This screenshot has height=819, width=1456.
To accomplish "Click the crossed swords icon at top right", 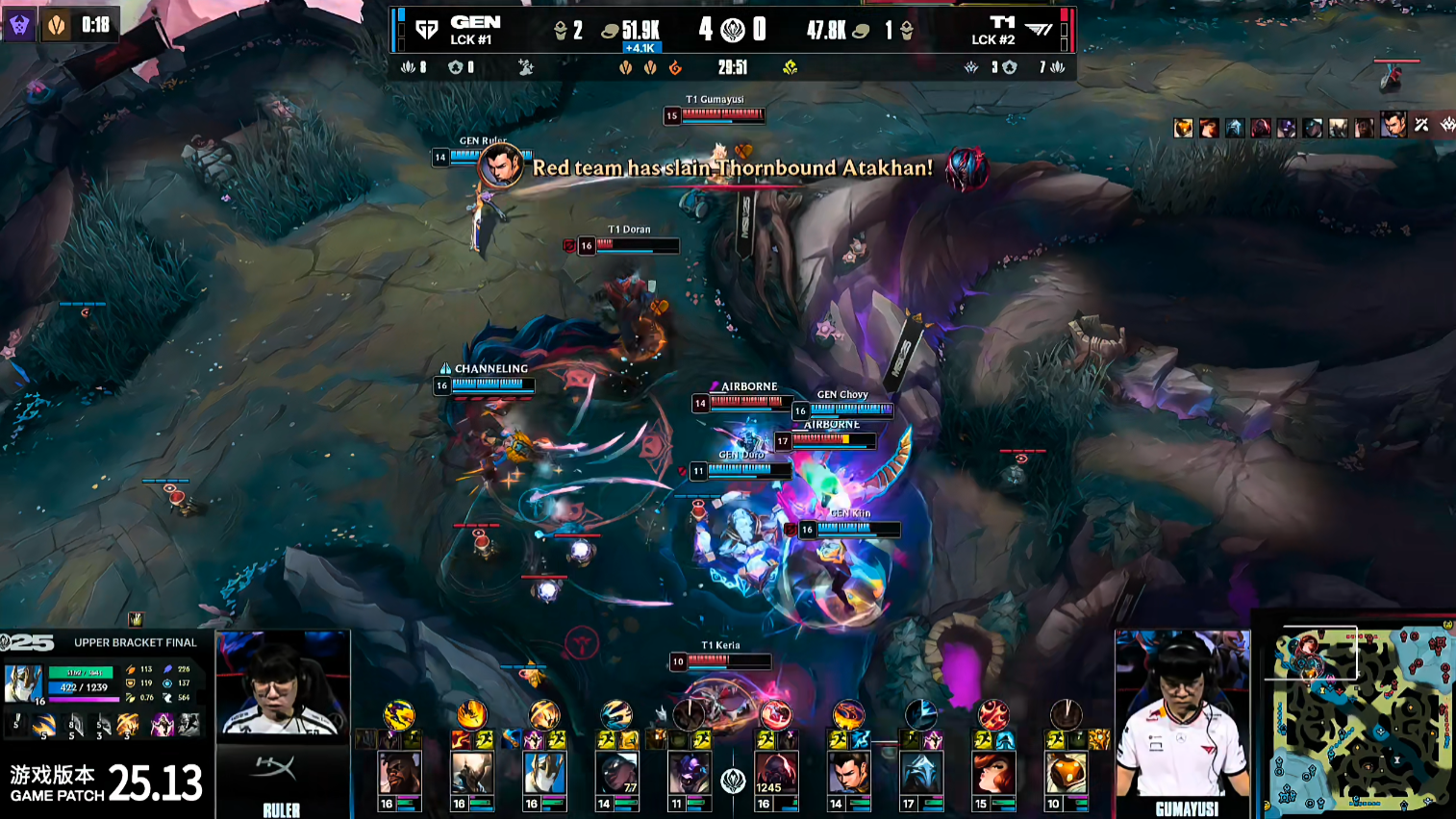I will coord(1421,125).
